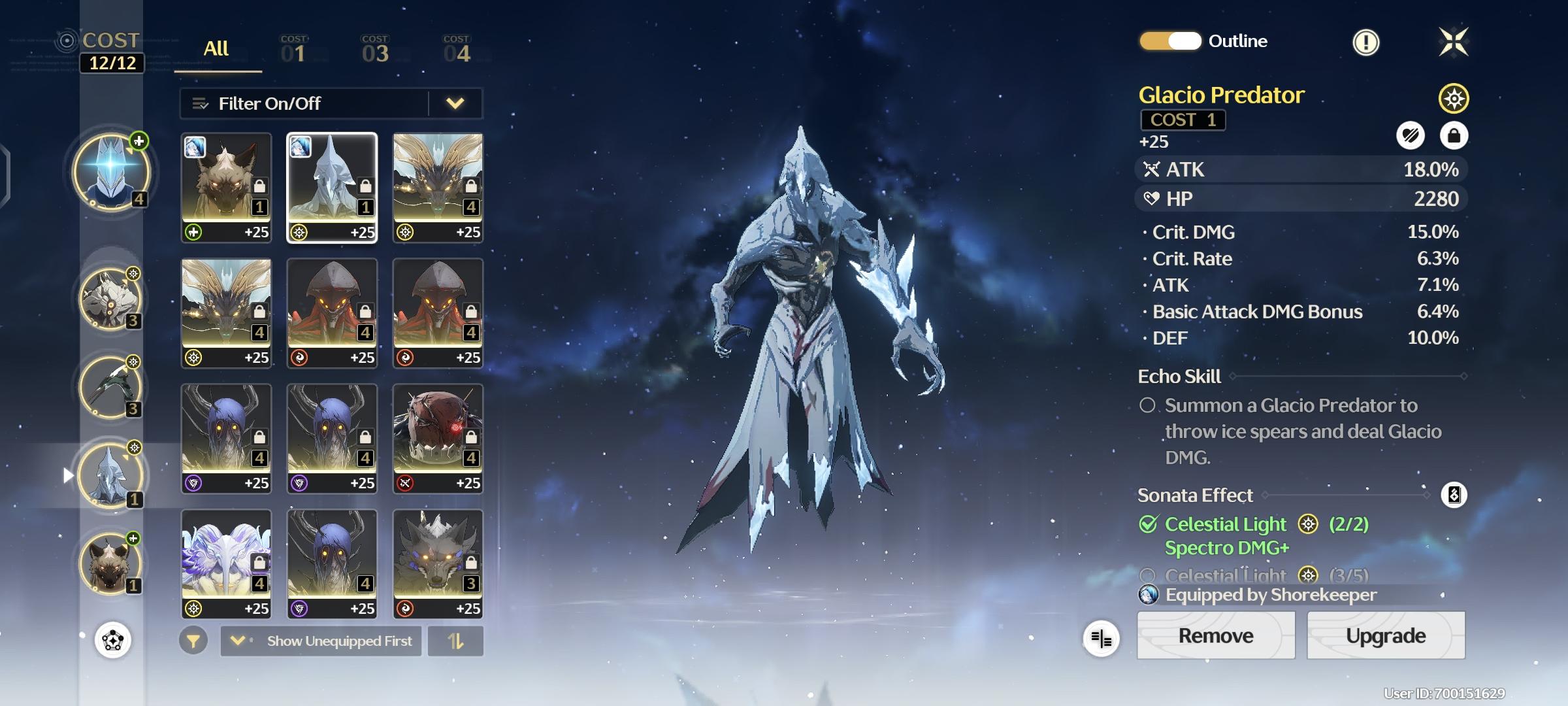Upgrade the Glacio Predator echo
The image size is (1568, 706).
coord(1385,635)
